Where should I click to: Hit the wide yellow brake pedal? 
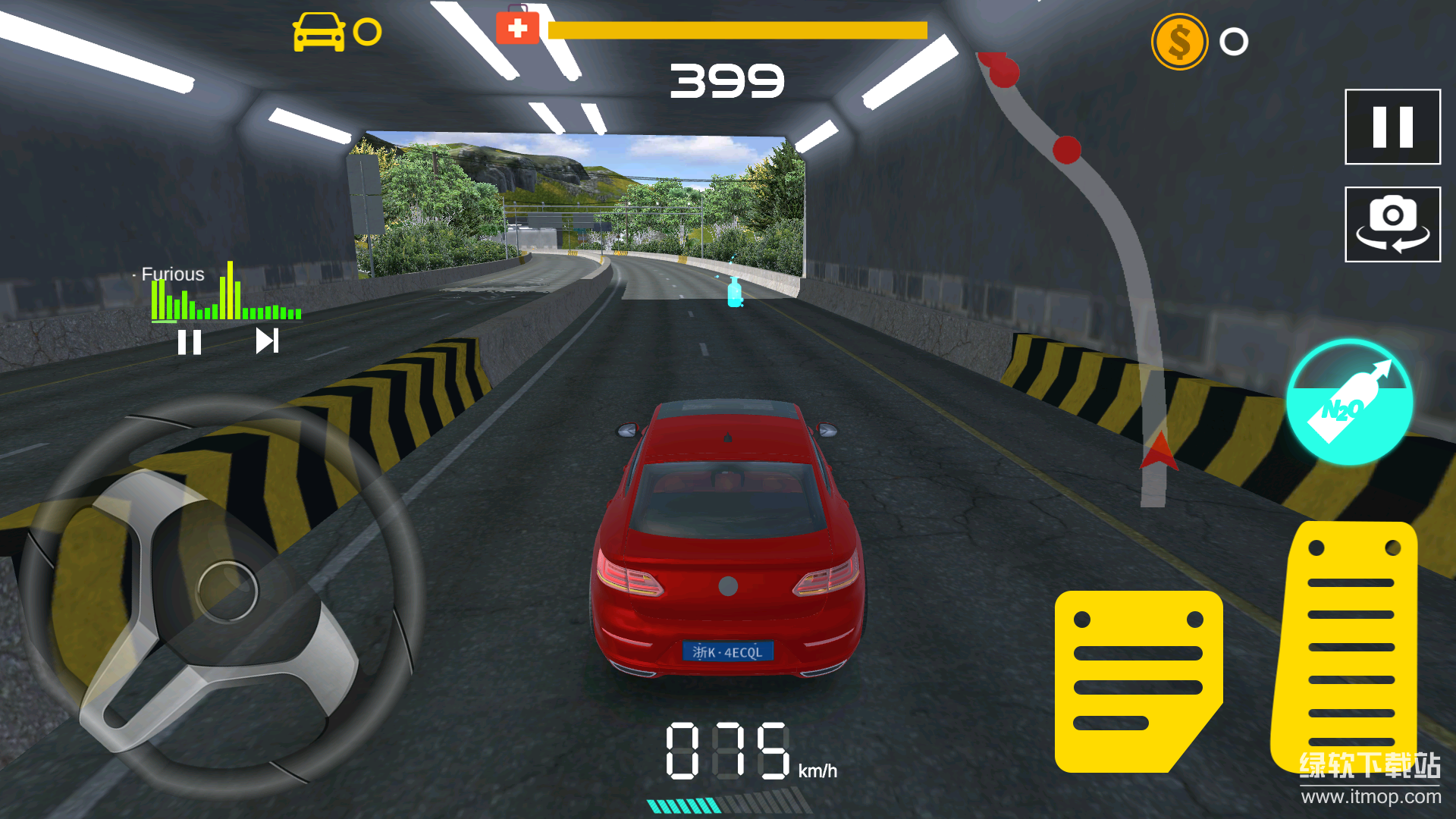click(x=1136, y=680)
